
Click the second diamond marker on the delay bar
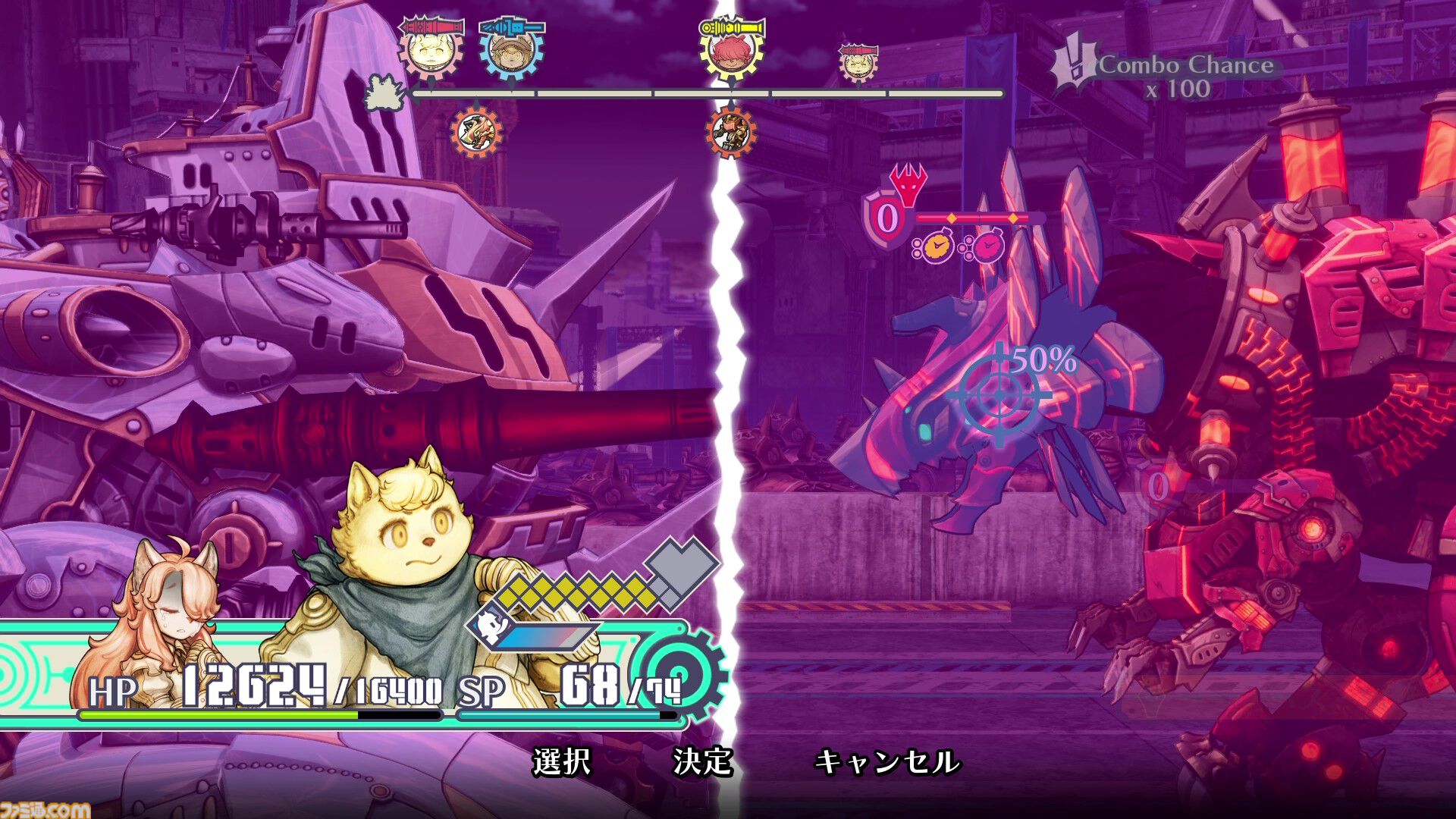coord(1013,219)
